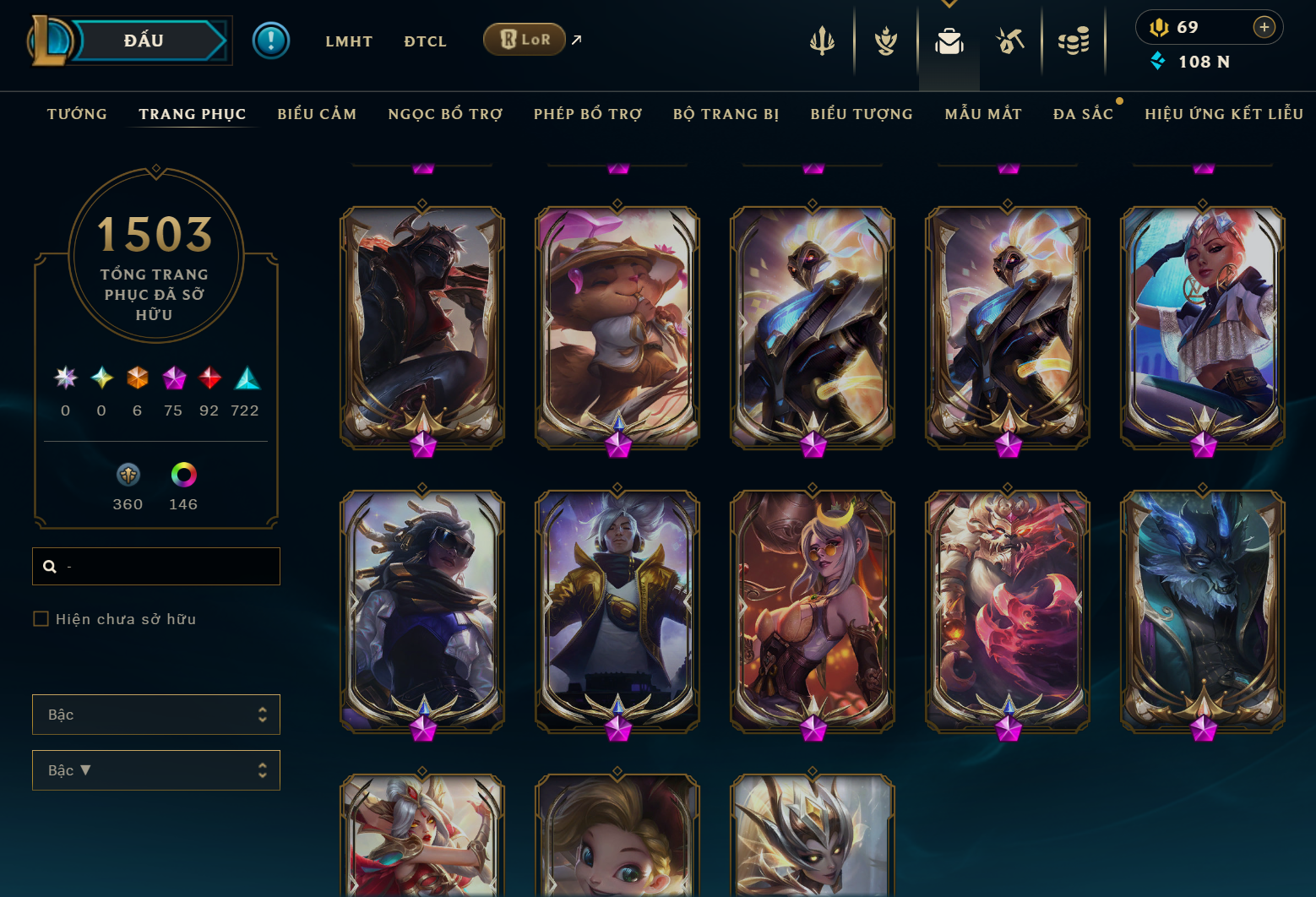Switch to the TƯỚNG tab

pos(77,113)
